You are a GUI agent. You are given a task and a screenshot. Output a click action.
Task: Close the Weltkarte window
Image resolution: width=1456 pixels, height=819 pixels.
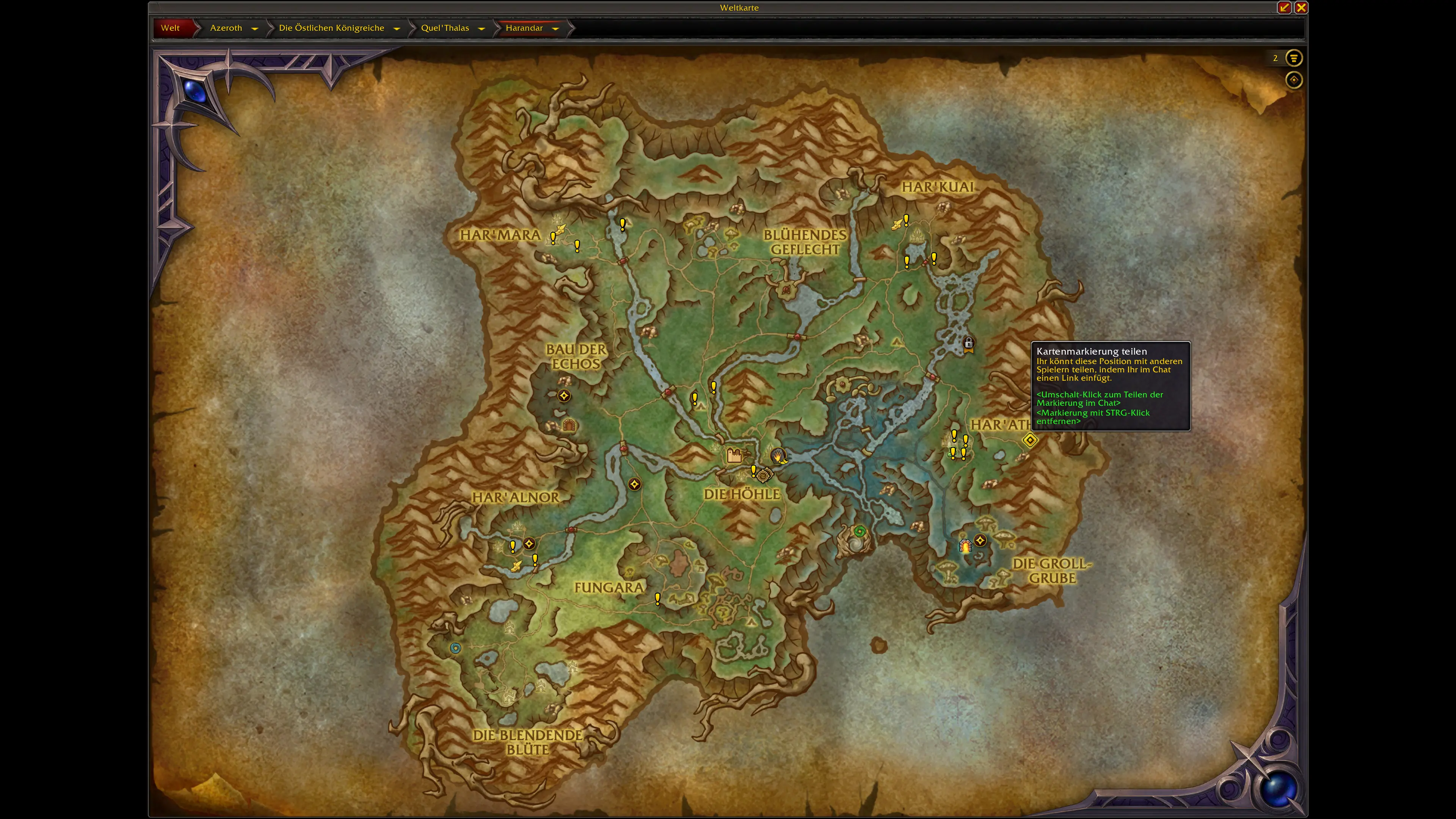pos(1301,7)
